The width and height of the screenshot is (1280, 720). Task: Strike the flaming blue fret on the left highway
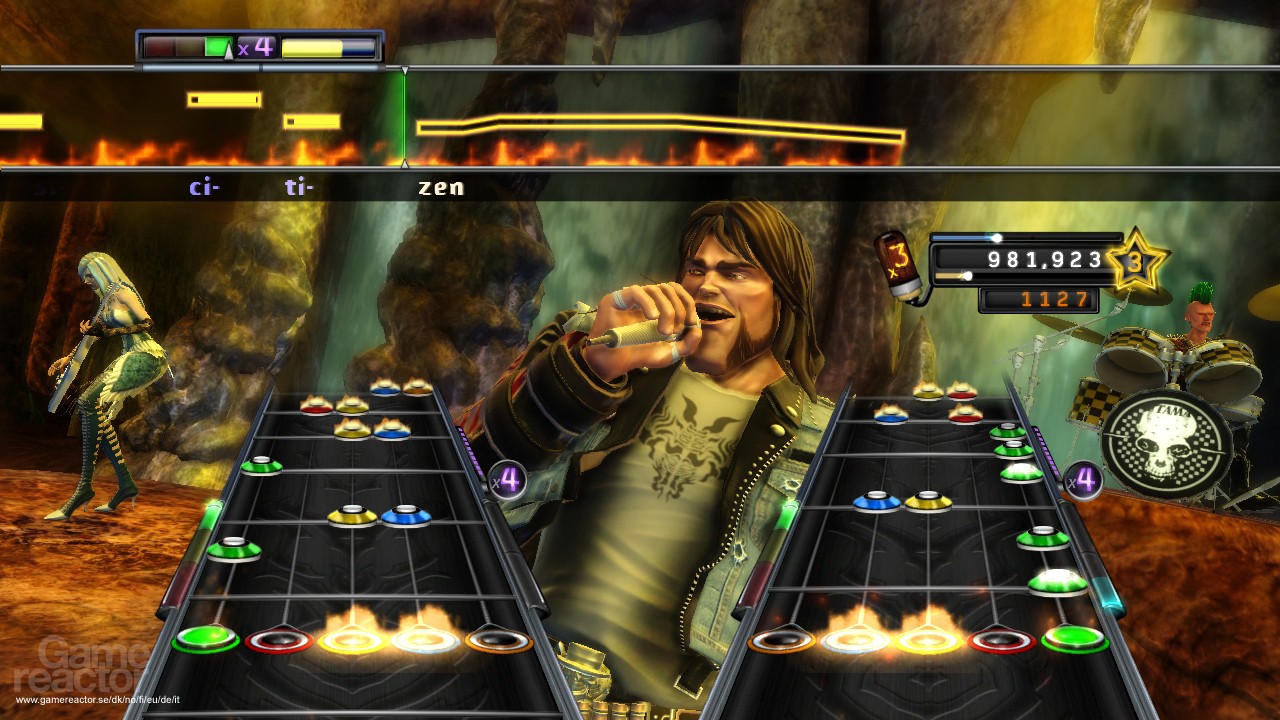point(425,640)
